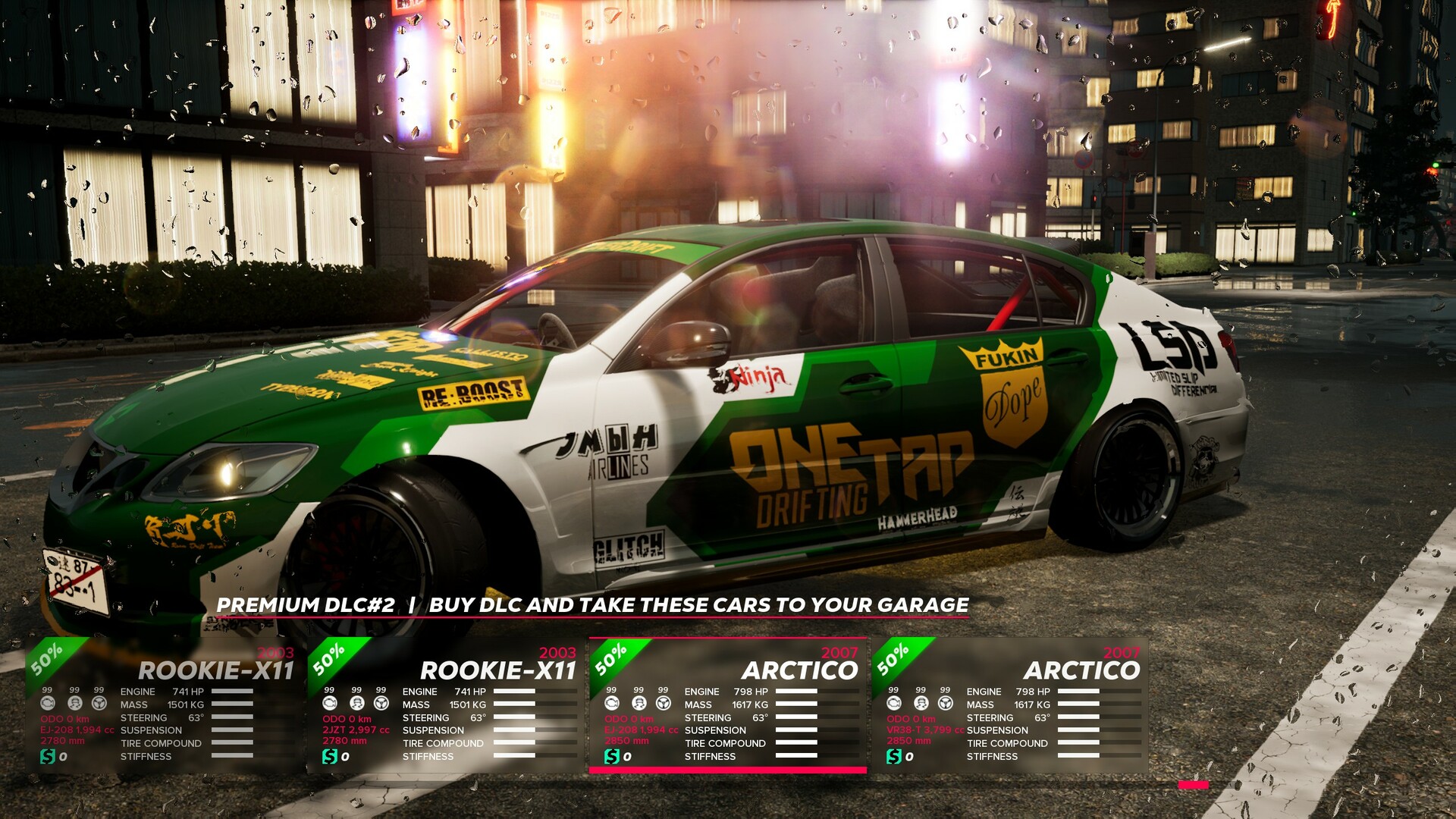
Task: Click the turbo icon on the selected ARCTICO card
Action: click(x=612, y=704)
